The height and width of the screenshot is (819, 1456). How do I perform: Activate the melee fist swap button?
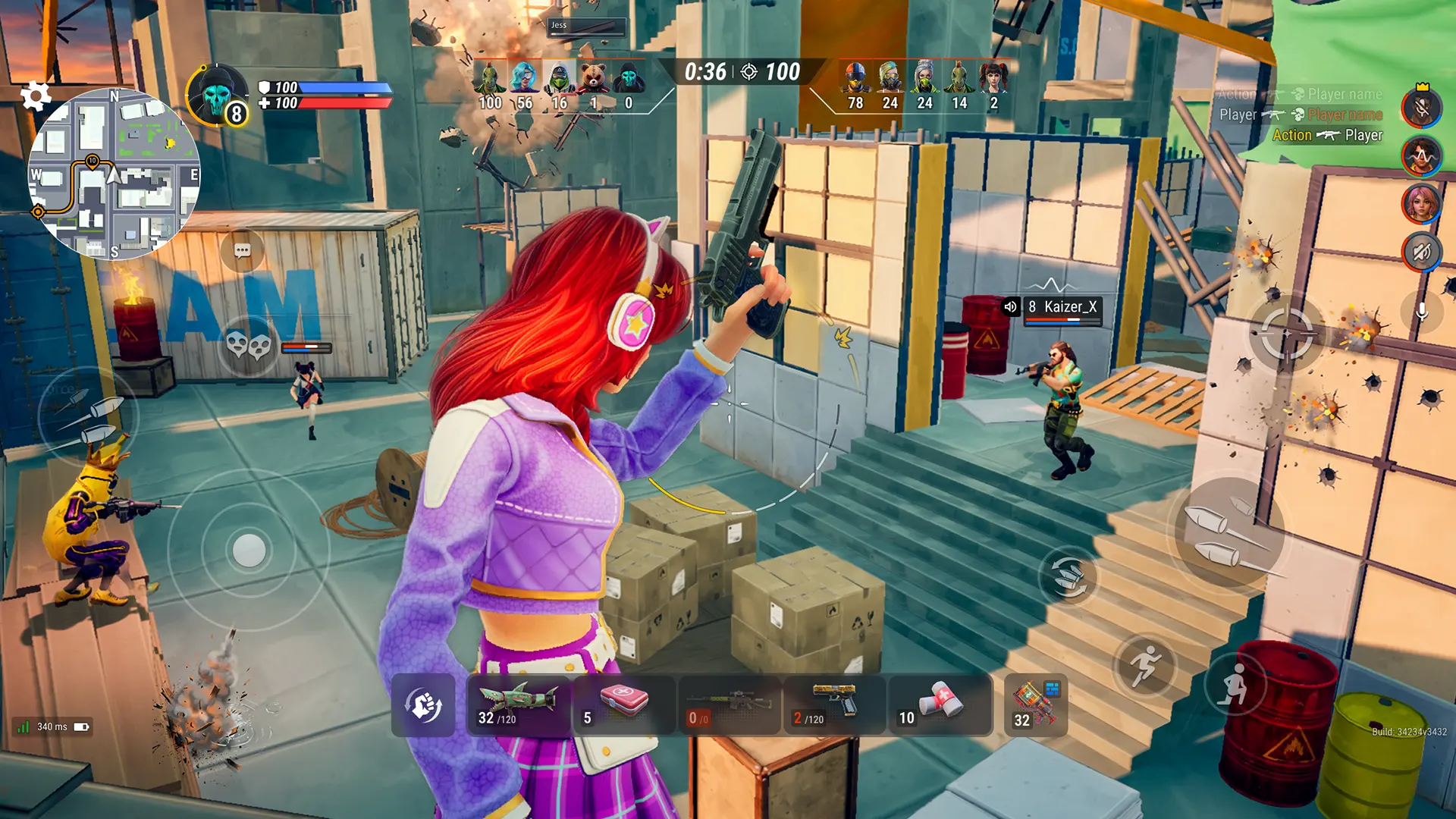423,705
